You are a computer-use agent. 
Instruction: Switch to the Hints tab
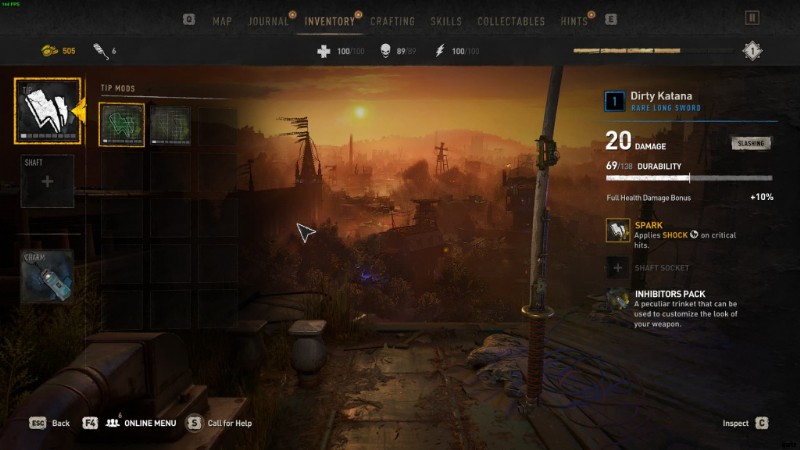(573, 21)
